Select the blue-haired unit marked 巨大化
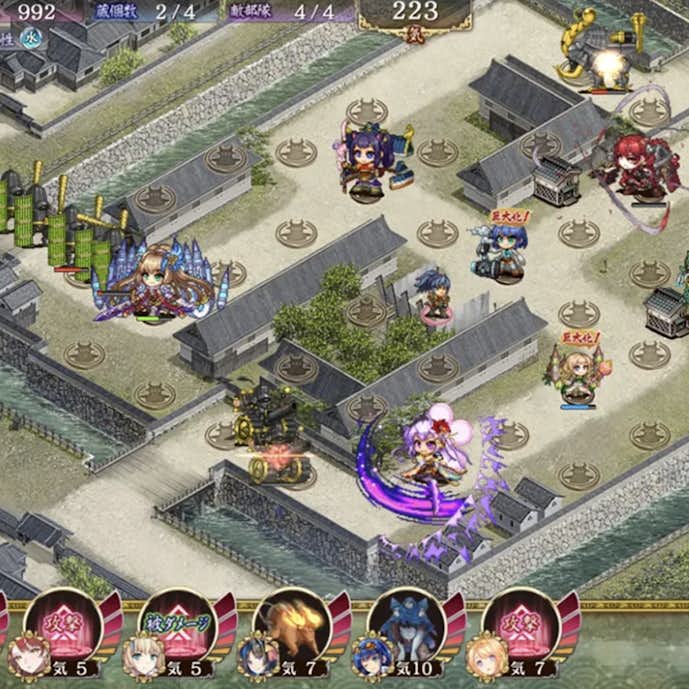This screenshot has height=689, width=689. (503, 252)
